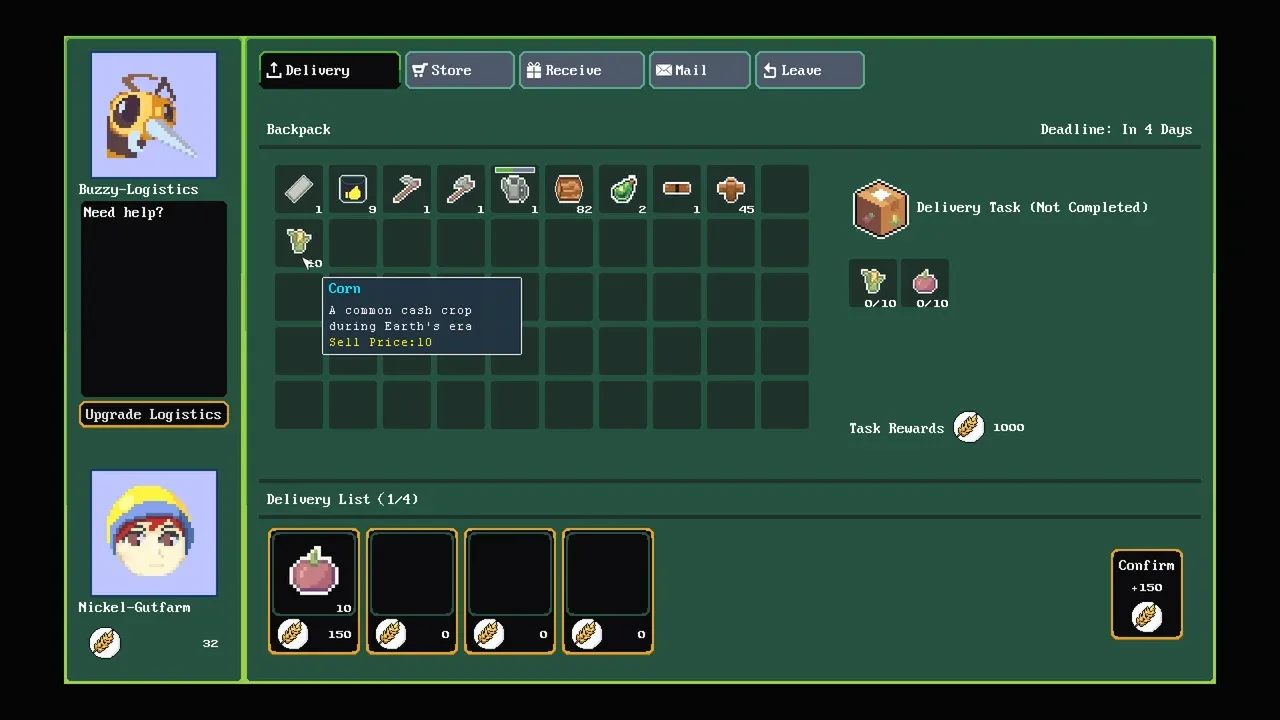Select the wood stack of 82
Image resolution: width=1280 pixels, height=720 pixels.
pos(569,189)
